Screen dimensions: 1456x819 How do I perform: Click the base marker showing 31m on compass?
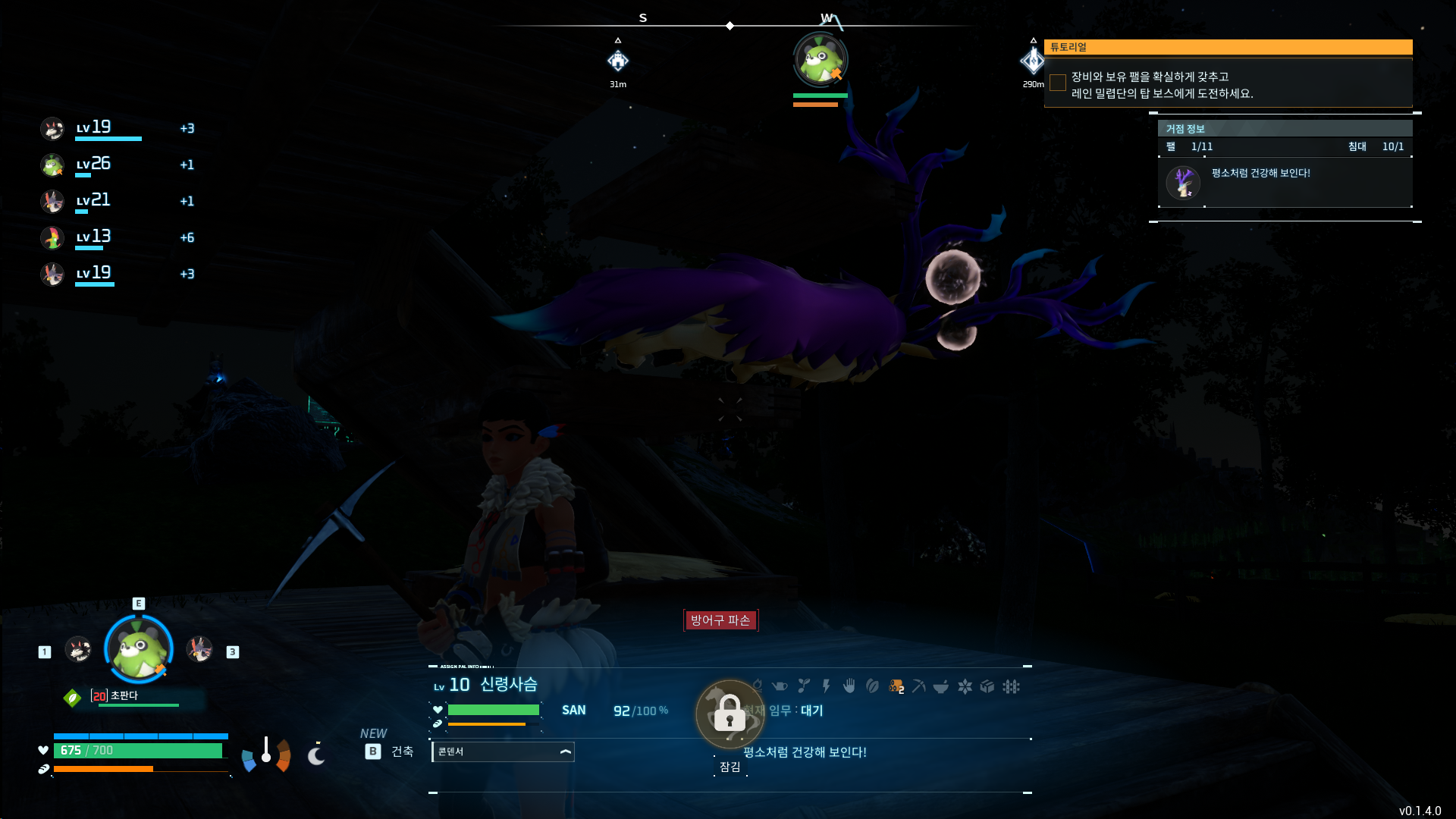(618, 61)
